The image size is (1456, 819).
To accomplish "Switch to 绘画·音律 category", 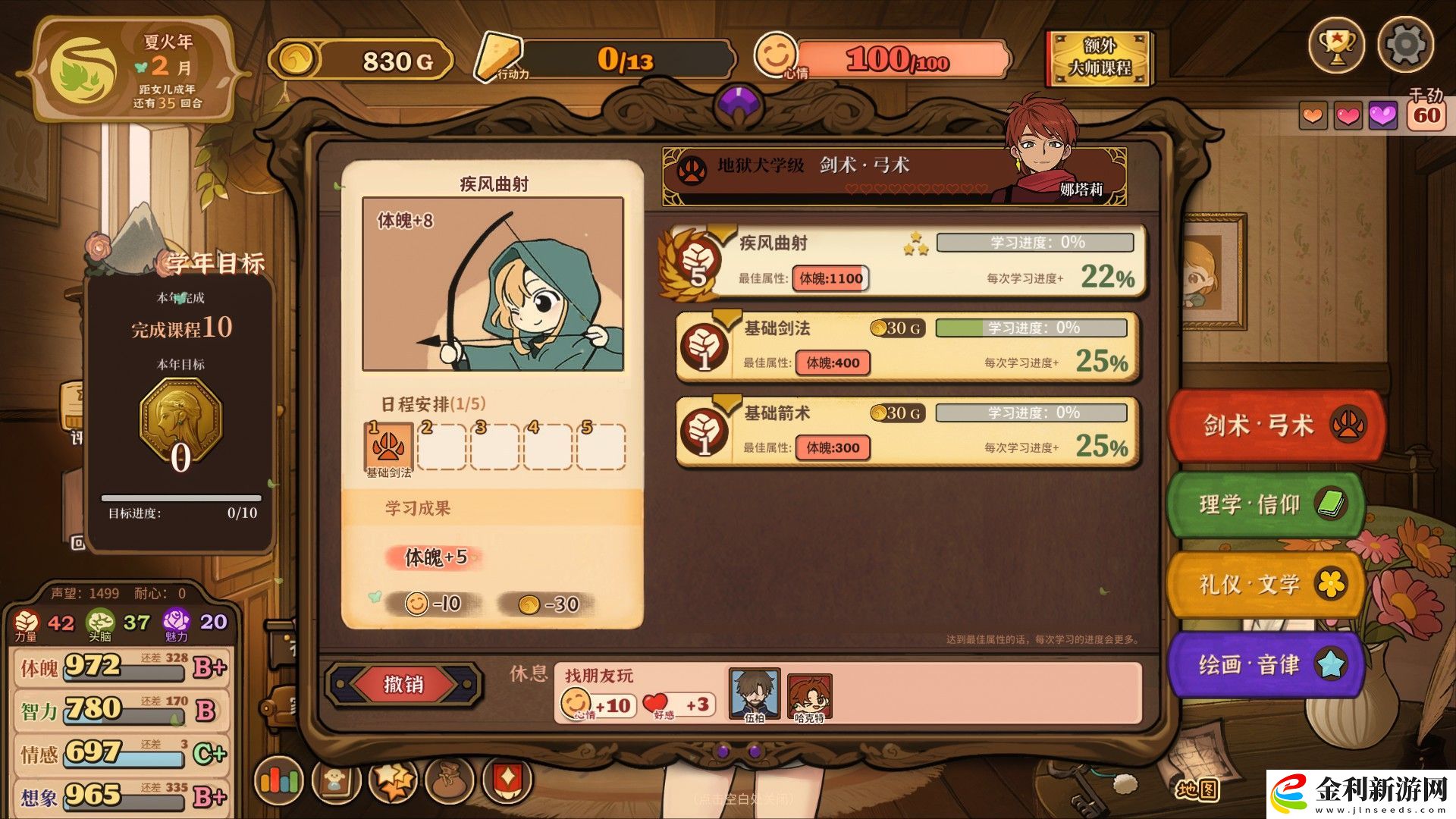I will pos(1266,664).
